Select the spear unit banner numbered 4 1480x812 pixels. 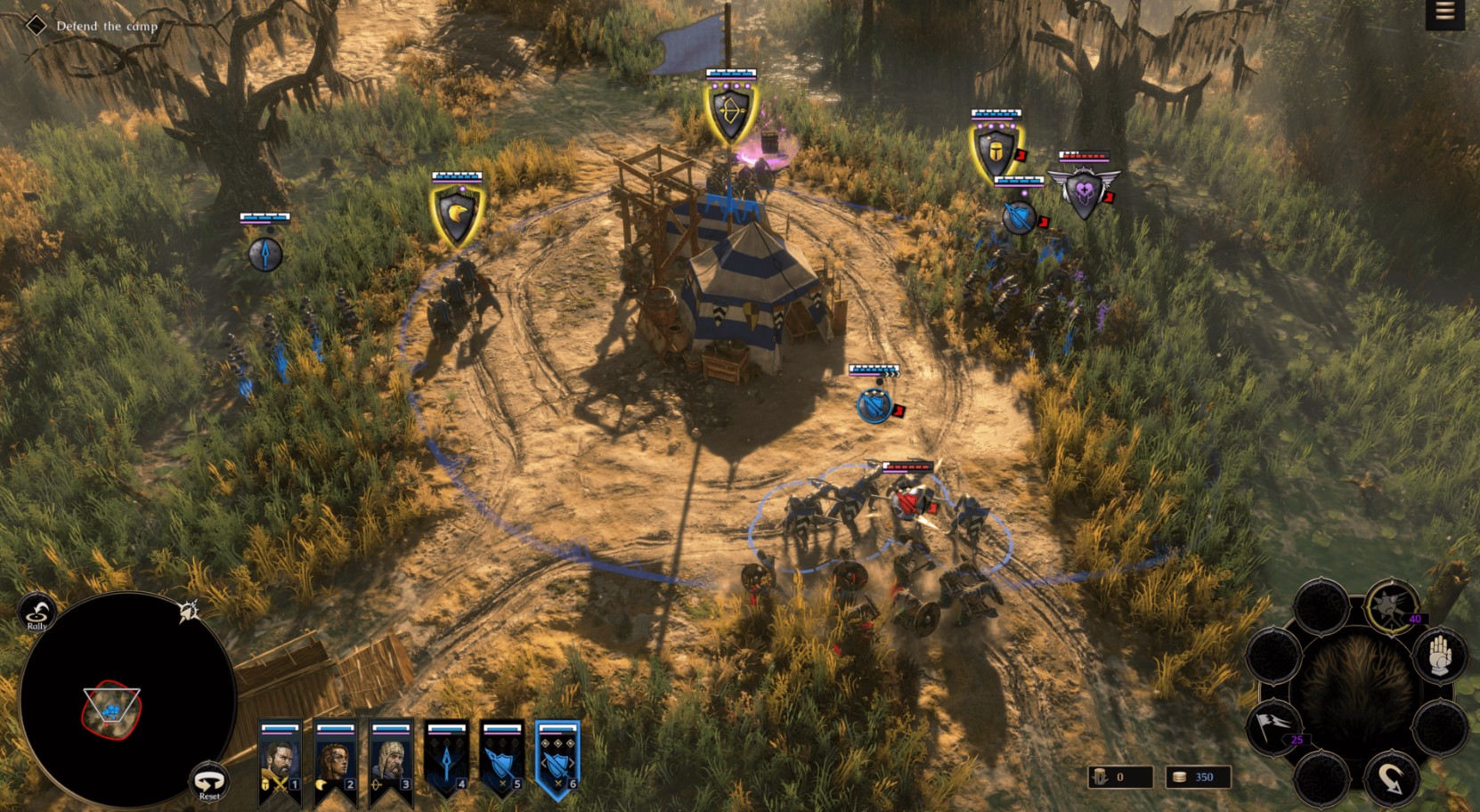[x=446, y=763]
